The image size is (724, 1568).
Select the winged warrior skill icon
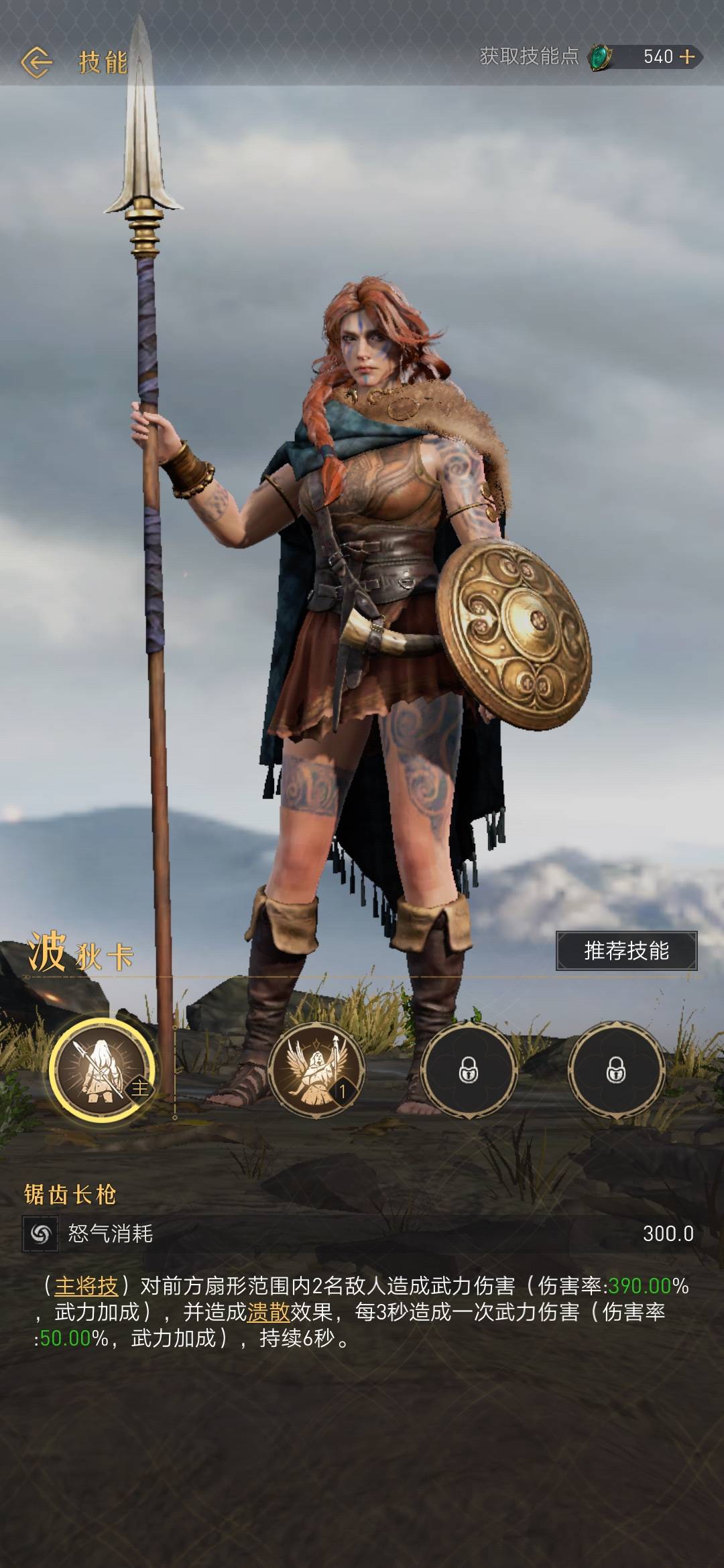coord(316,1071)
